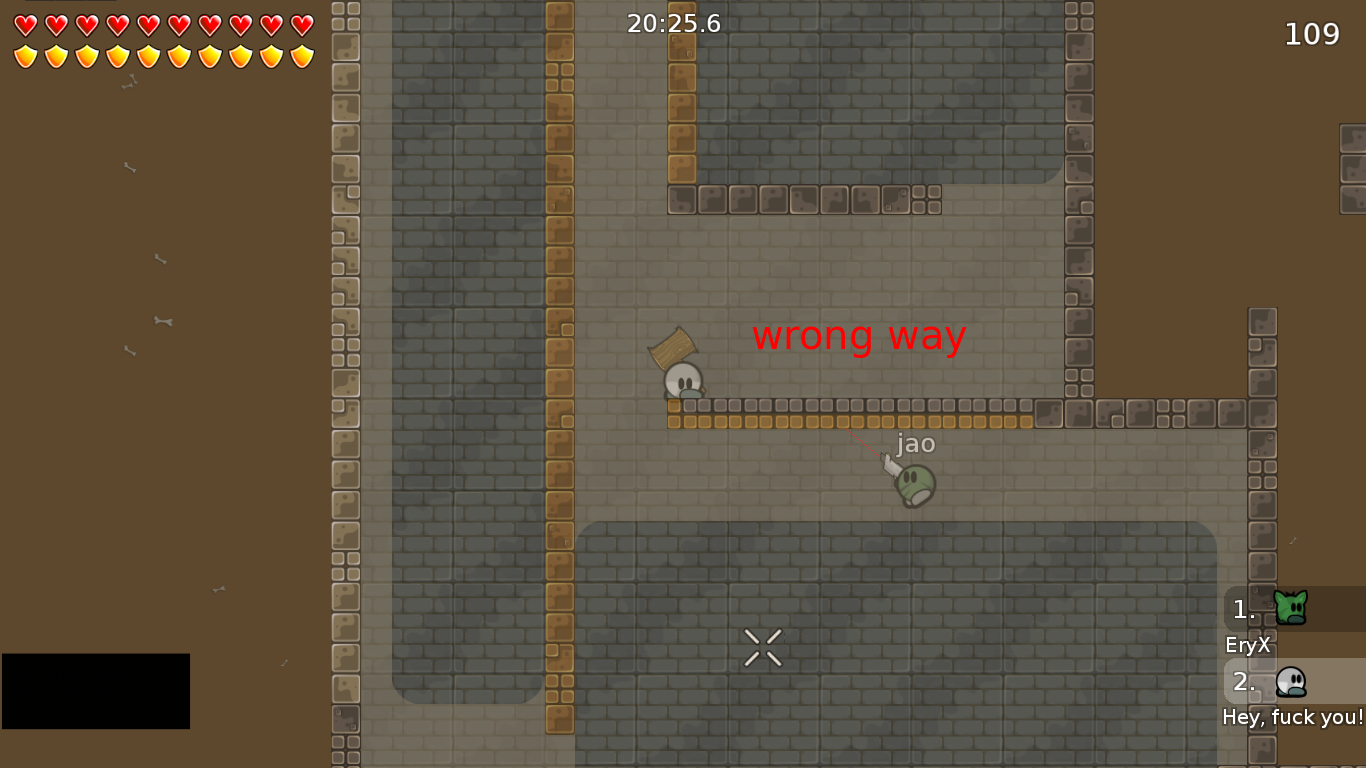Select second-place white tee scoreboard entry
Viewport: 1366px width, 768px height.
tap(1292, 682)
